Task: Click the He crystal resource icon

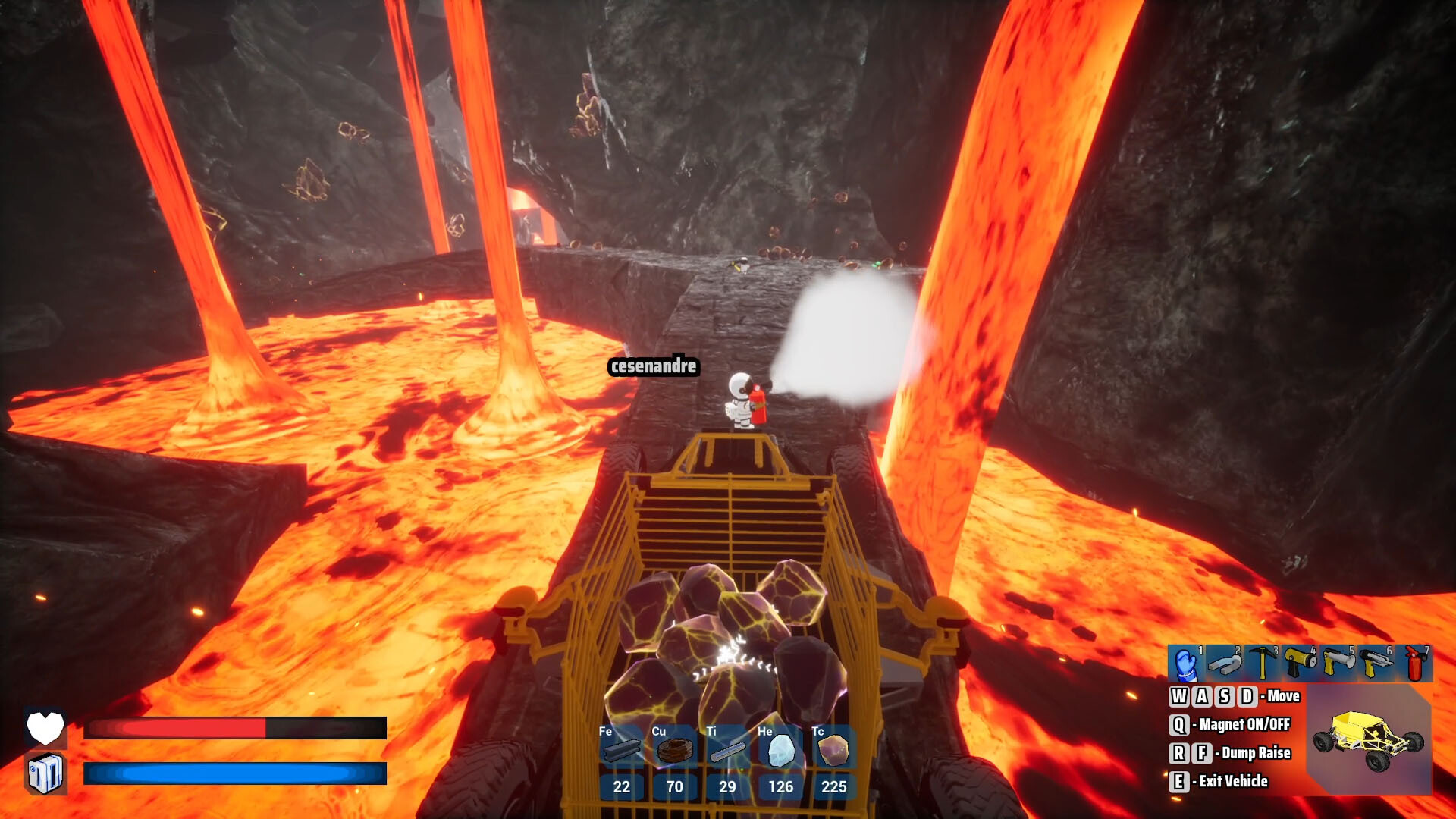Action: pyautogui.click(x=780, y=749)
